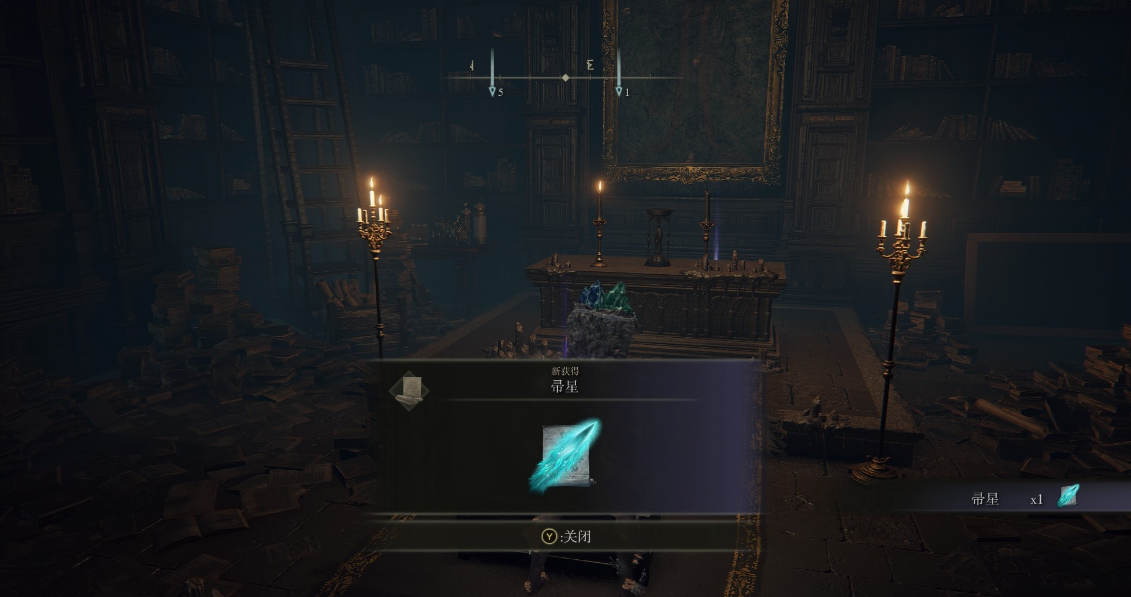1131x597 pixels.
Task: Click the compass bar's center diamond marker
Action: point(566,77)
